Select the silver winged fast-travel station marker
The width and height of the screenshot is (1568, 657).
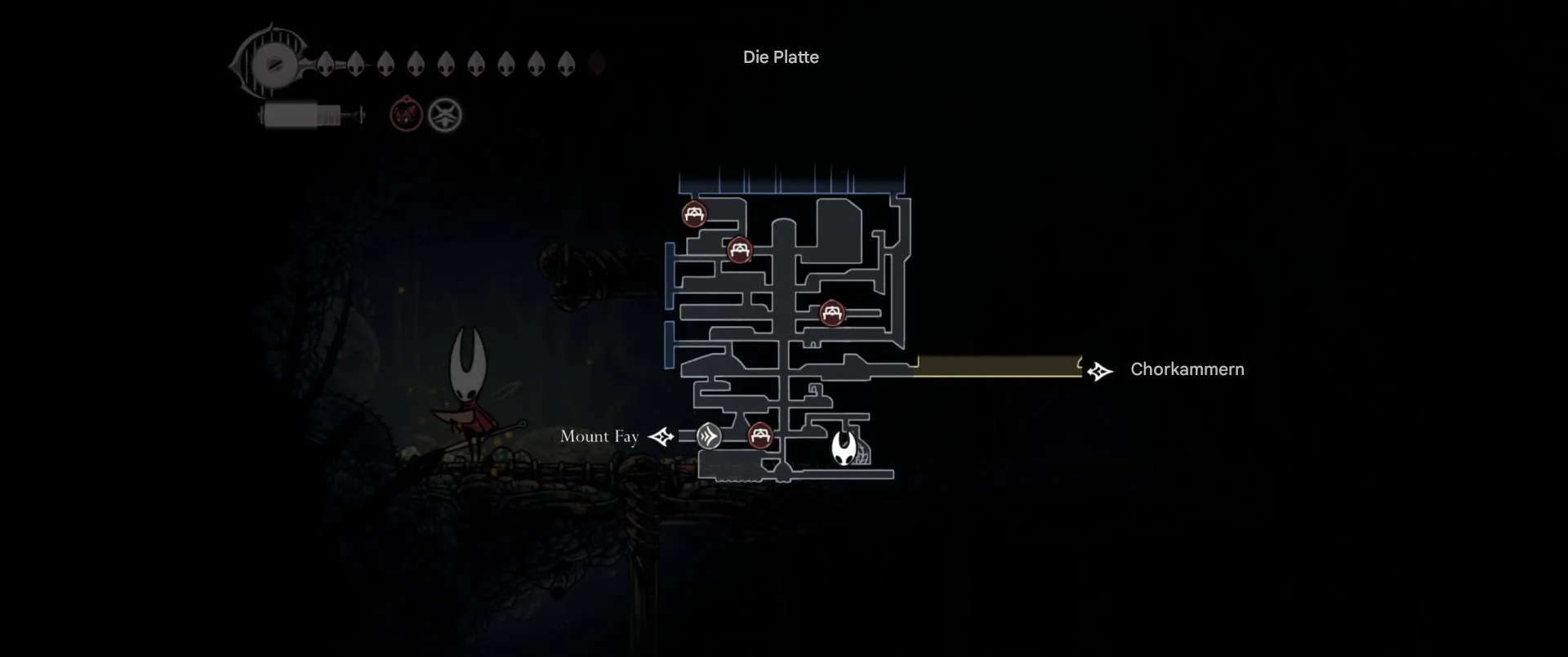tap(709, 436)
